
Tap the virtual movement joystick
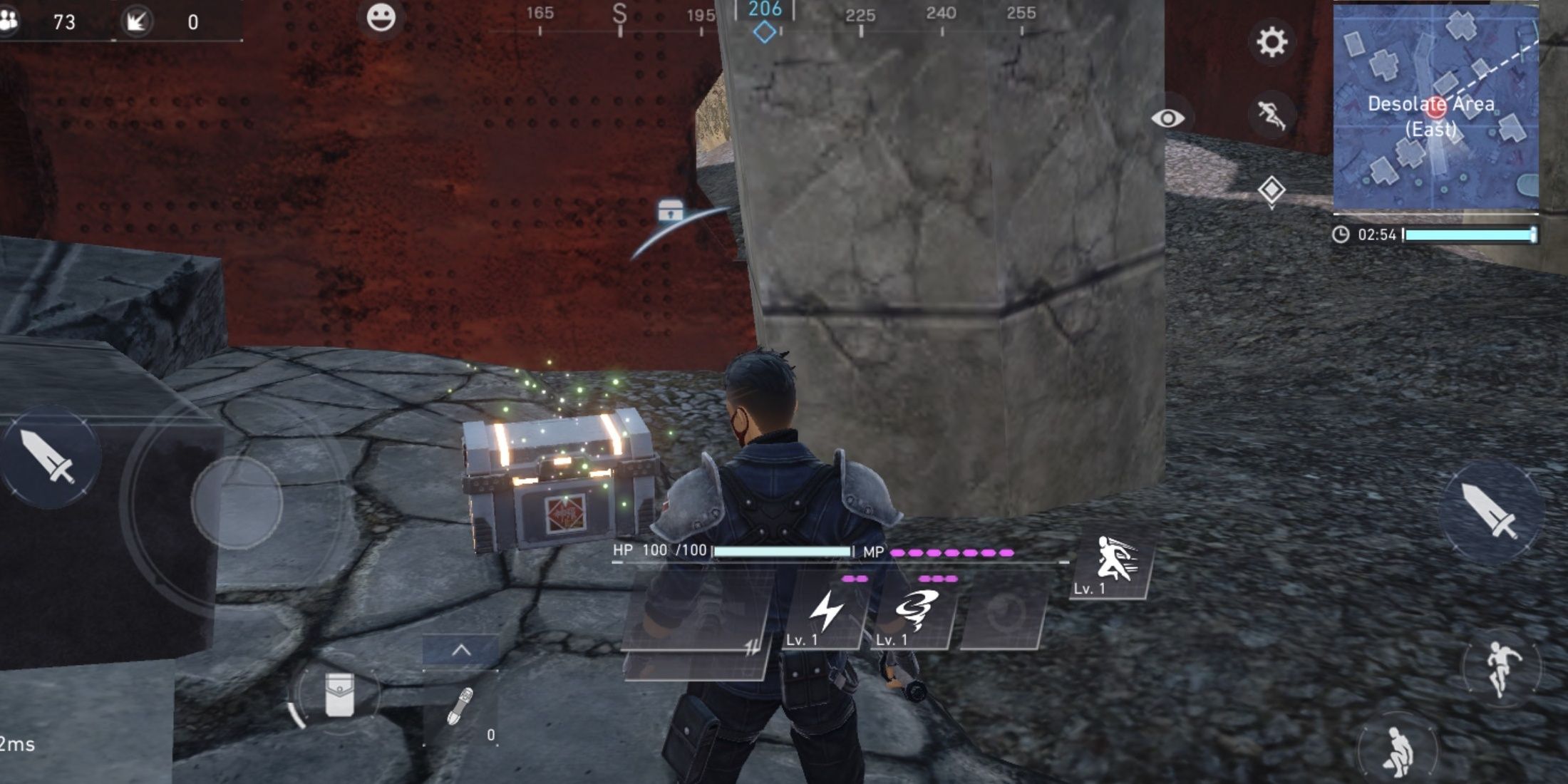tap(237, 502)
